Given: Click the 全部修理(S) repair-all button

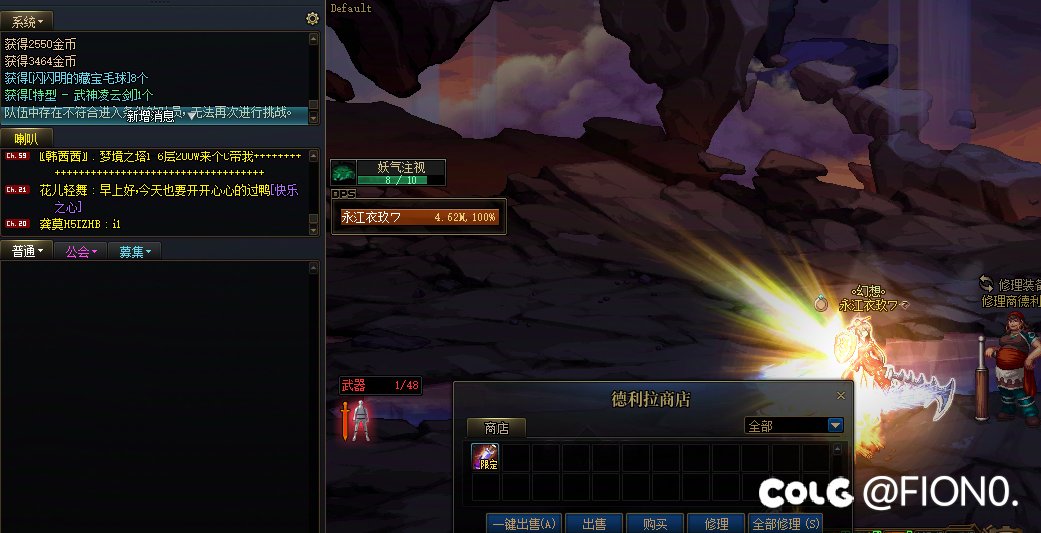Looking at the screenshot, I should point(785,523).
